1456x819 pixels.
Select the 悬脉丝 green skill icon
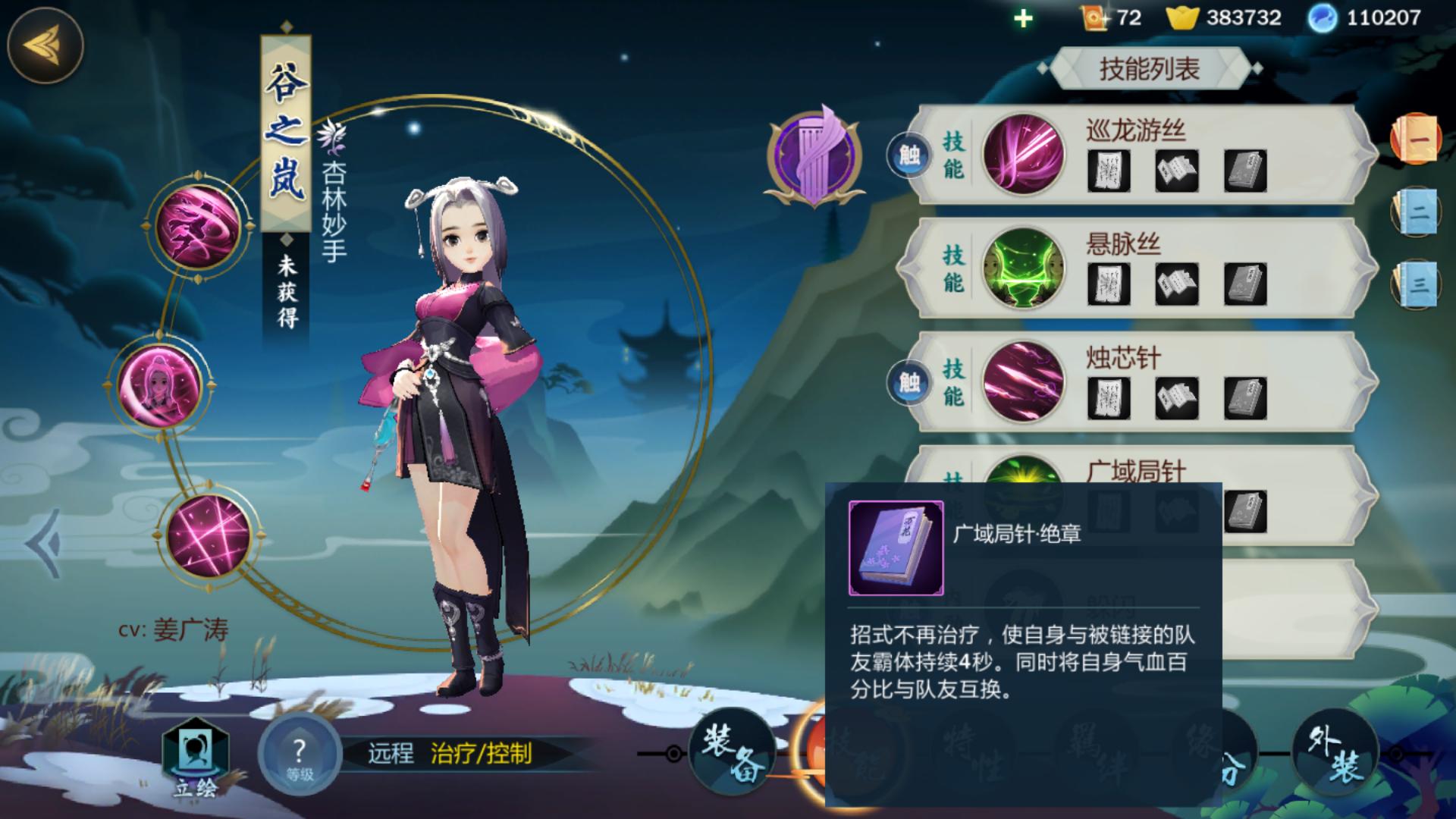[1022, 268]
